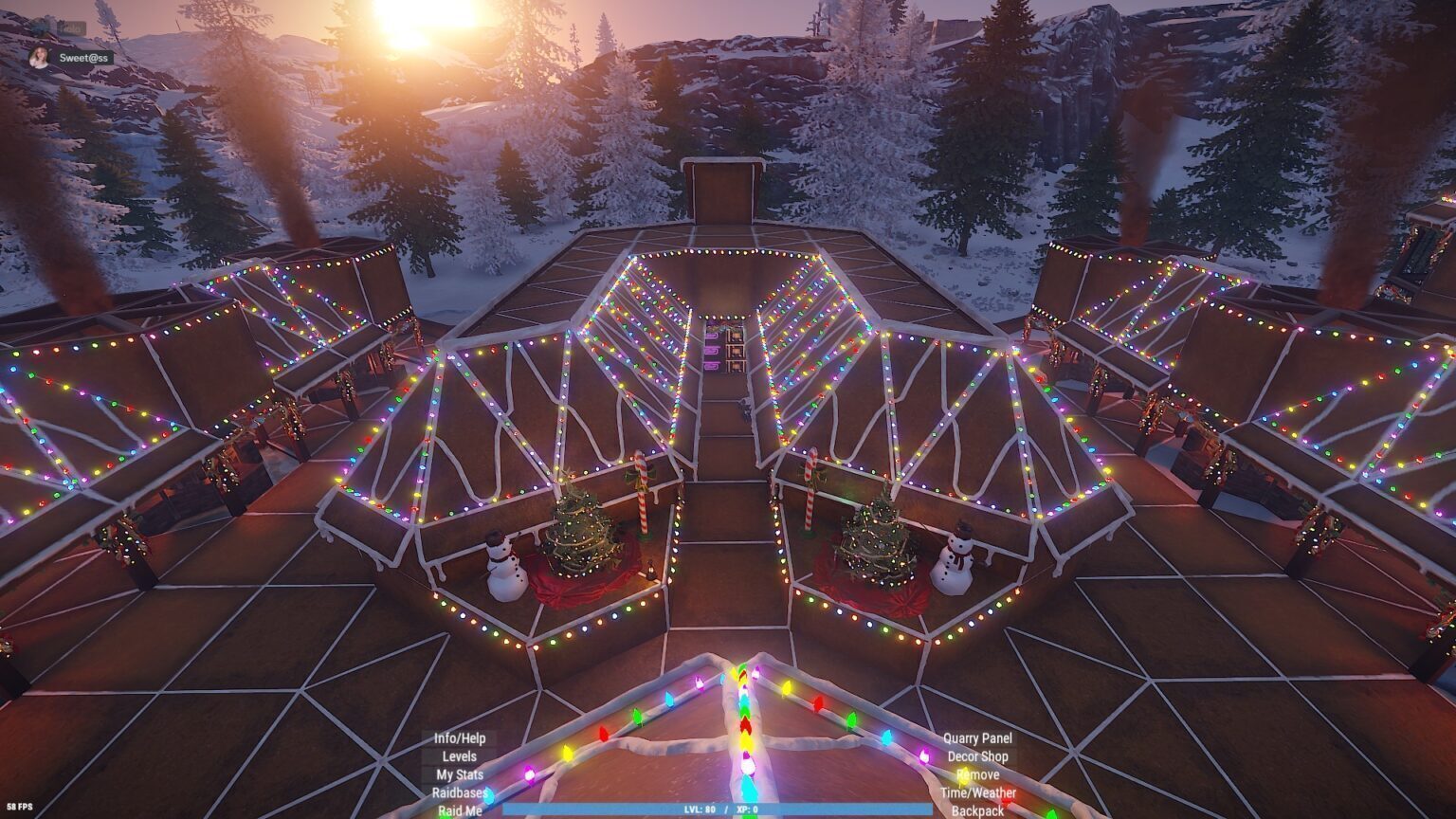Viewport: 1456px width, 819px height.
Task: Open the Raidbases list
Action: 460,792
